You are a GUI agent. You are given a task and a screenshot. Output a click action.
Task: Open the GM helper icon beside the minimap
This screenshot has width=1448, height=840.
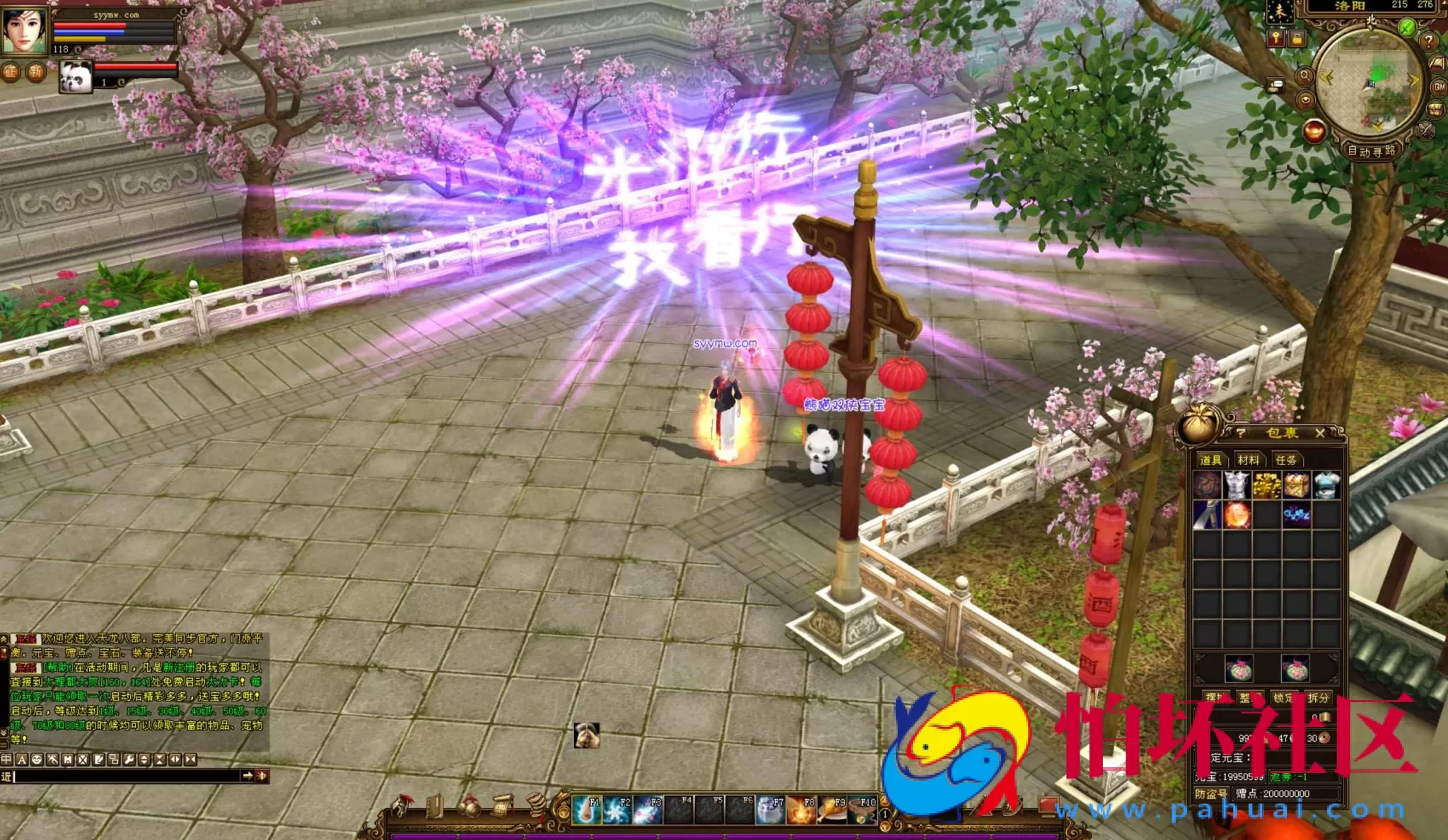[1438, 88]
